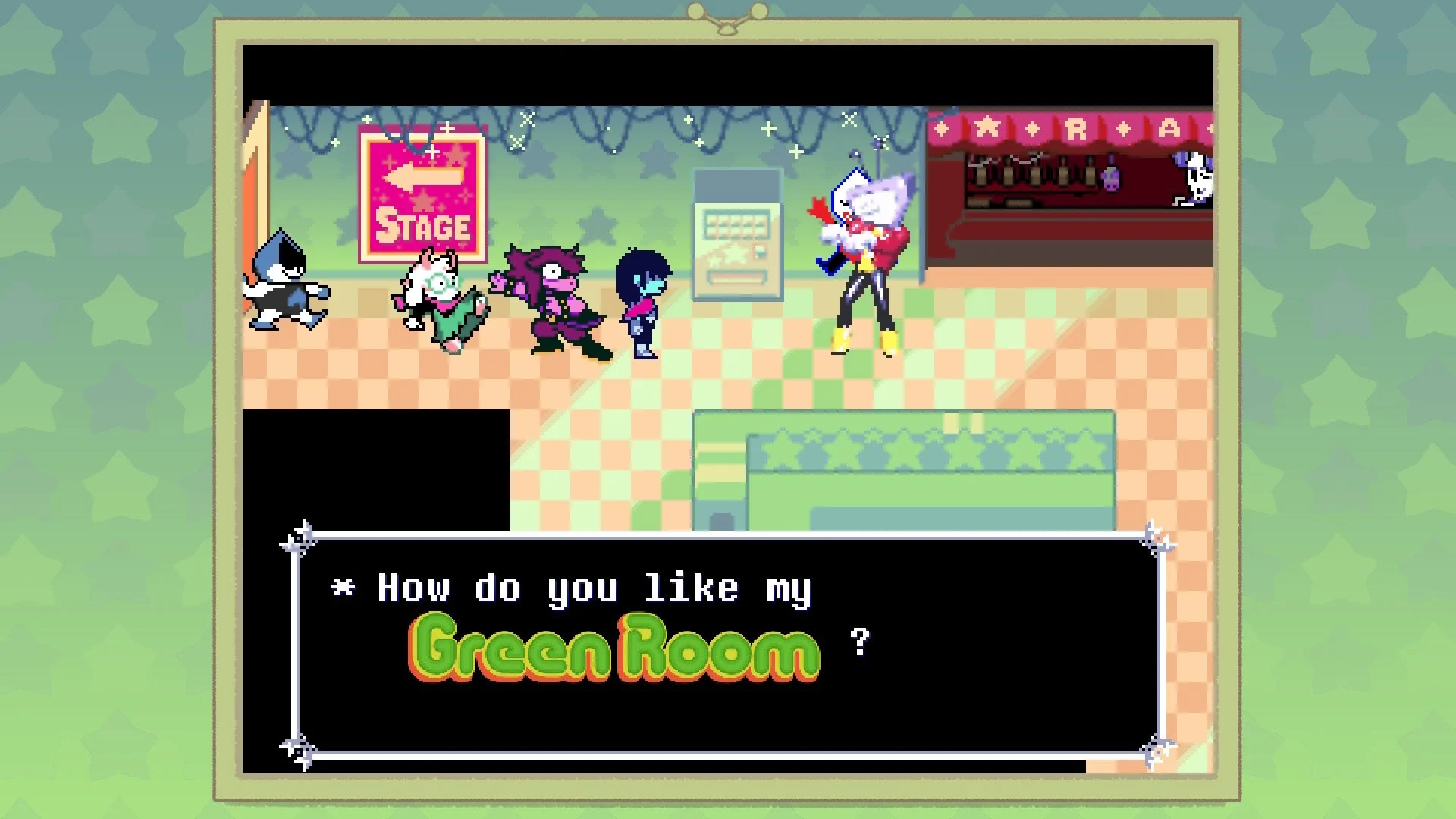Toggle the sparkle decoration near Tenna's antenna

881,143
